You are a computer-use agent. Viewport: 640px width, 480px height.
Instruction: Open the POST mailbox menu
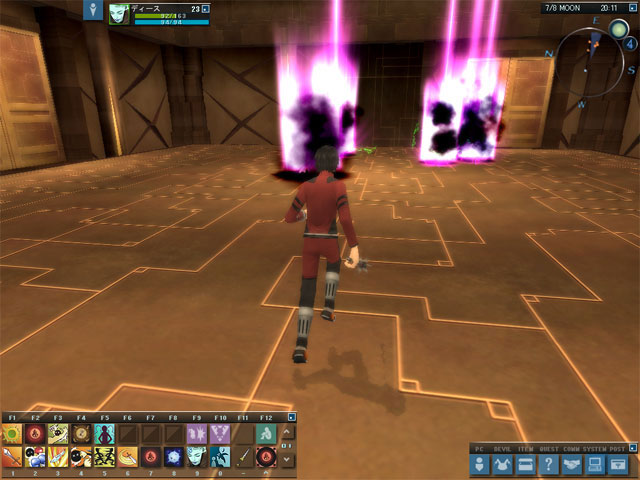(x=618, y=464)
